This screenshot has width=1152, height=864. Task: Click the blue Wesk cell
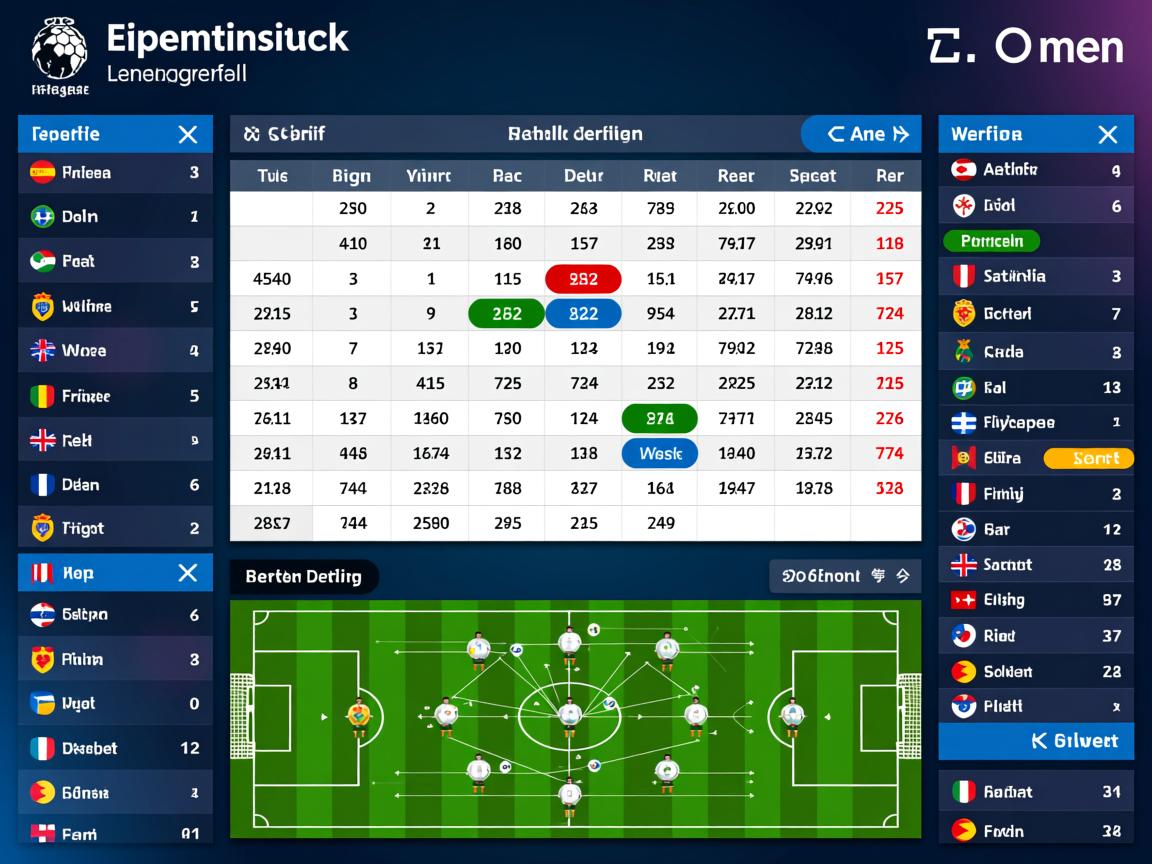click(x=660, y=453)
